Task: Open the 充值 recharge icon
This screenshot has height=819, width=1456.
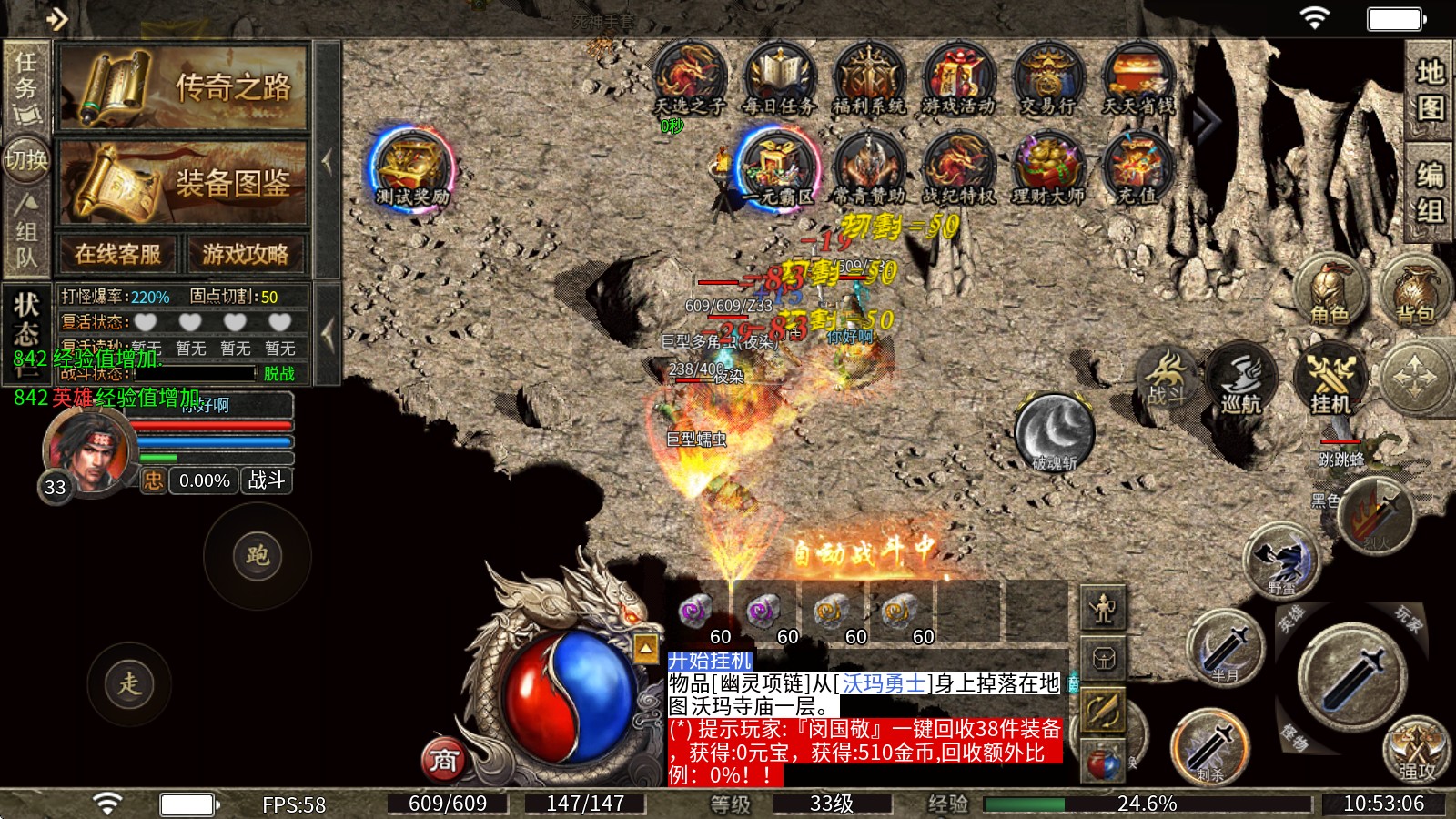Action: pyautogui.click(x=1137, y=168)
